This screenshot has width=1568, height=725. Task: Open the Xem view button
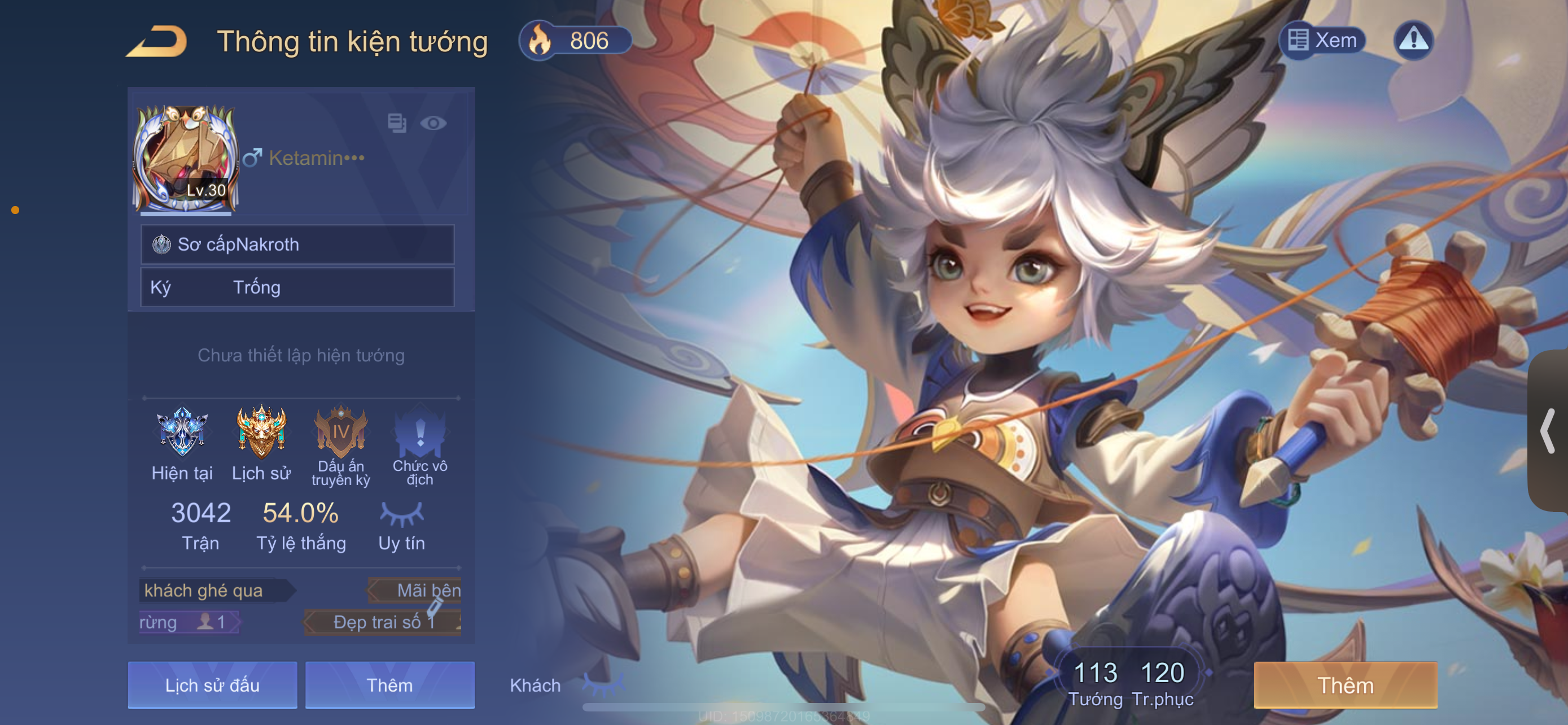[1322, 40]
